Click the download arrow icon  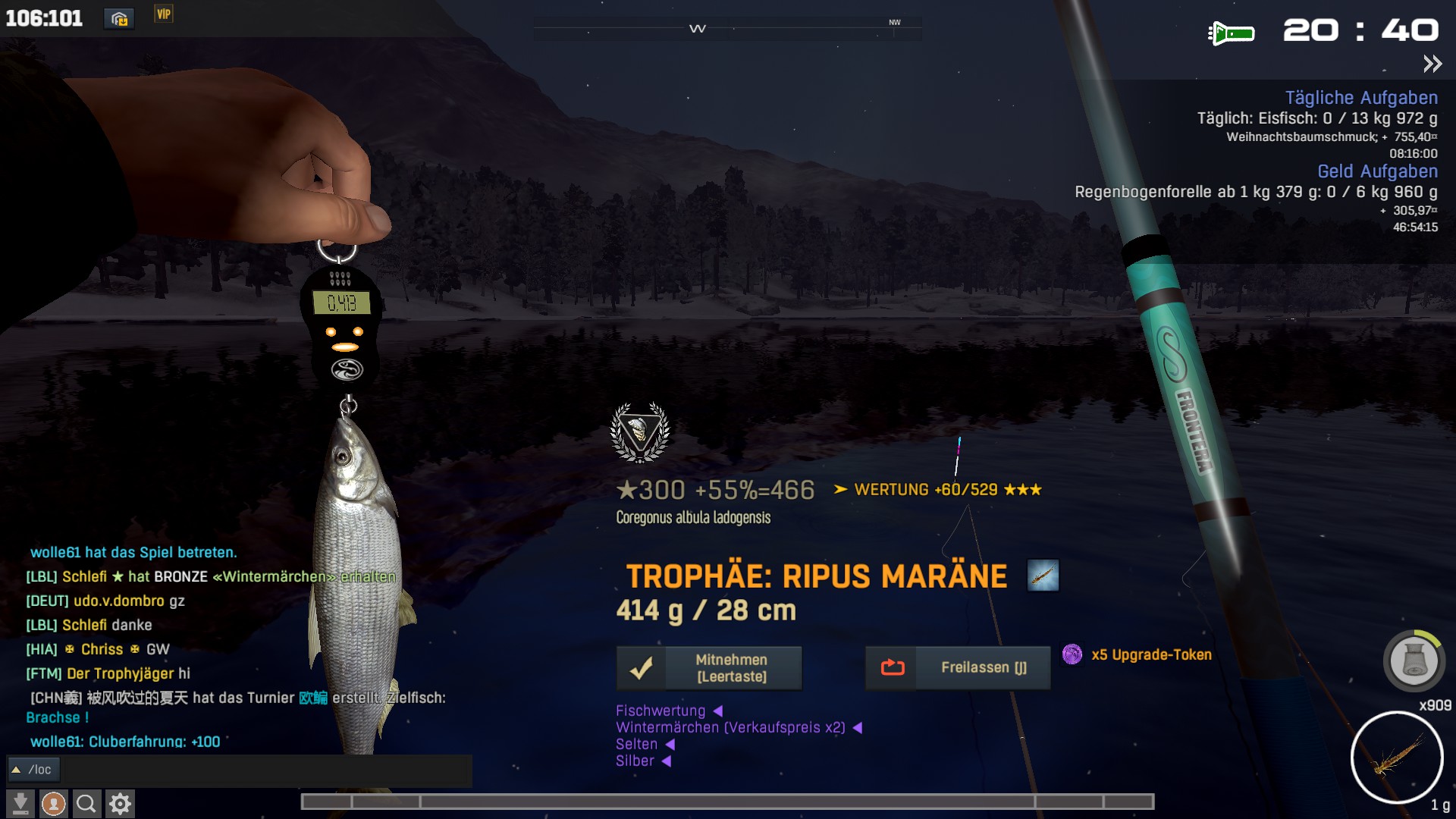point(20,803)
